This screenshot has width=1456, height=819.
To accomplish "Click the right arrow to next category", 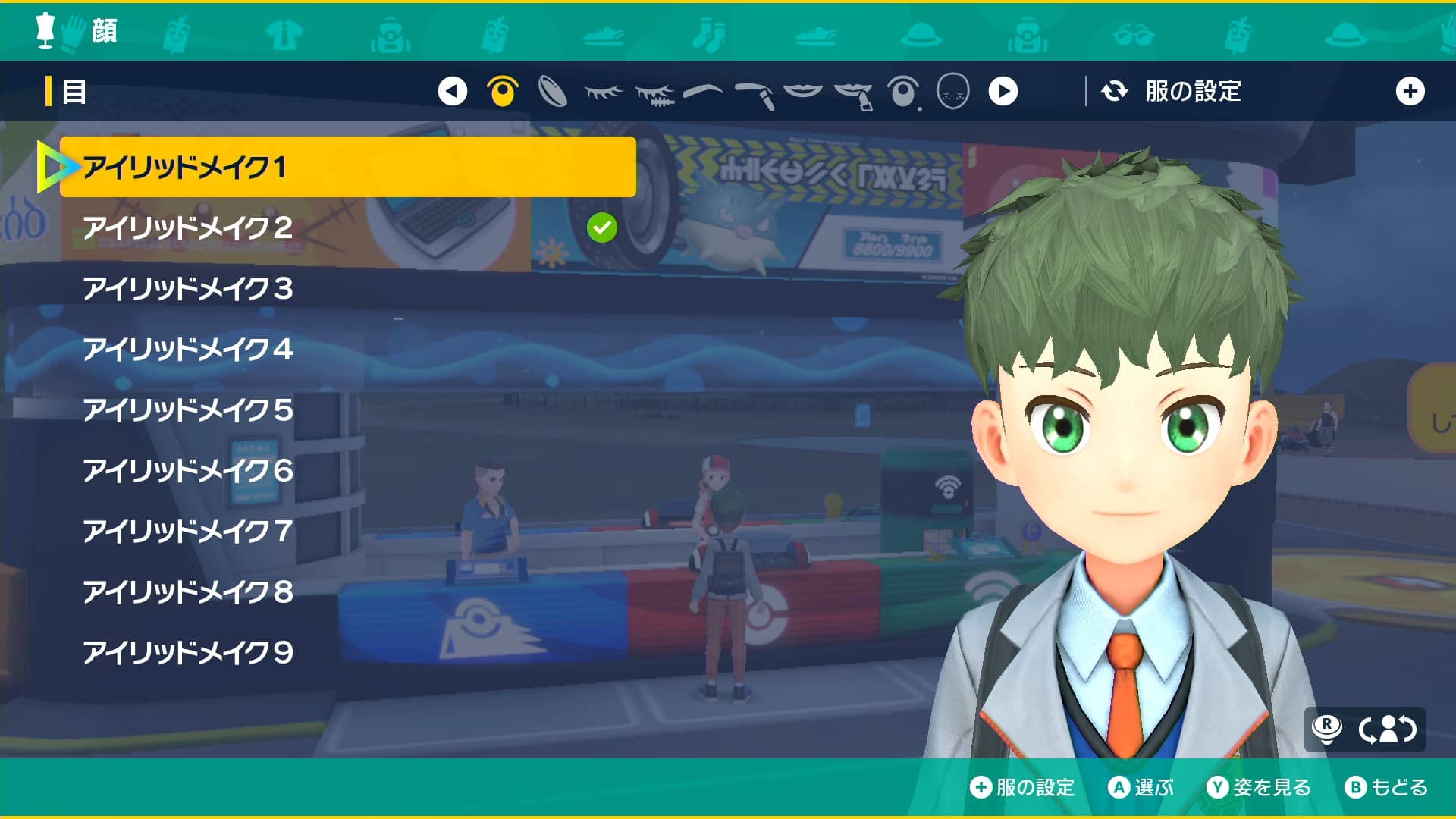I will [1005, 93].
